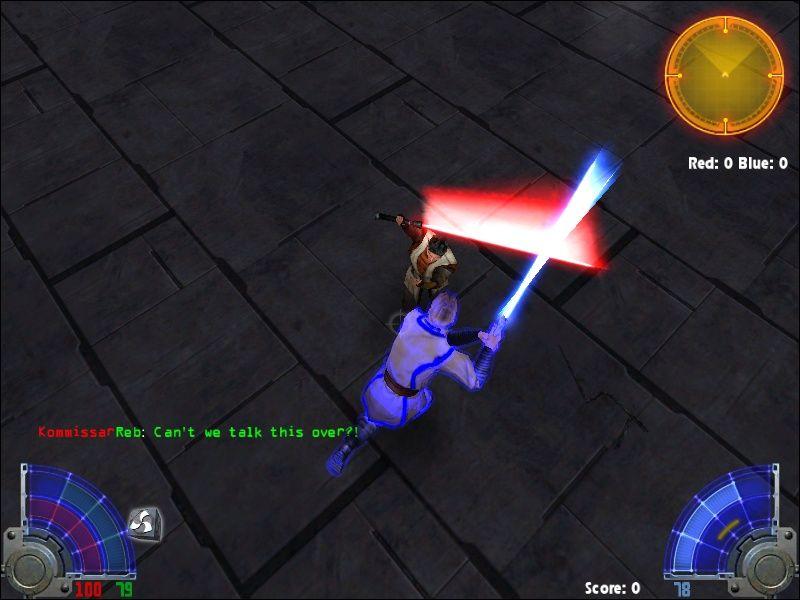Screen dimensions: 800x600
Task: Select the white swirl cube item icon
Action: (142, 522)
